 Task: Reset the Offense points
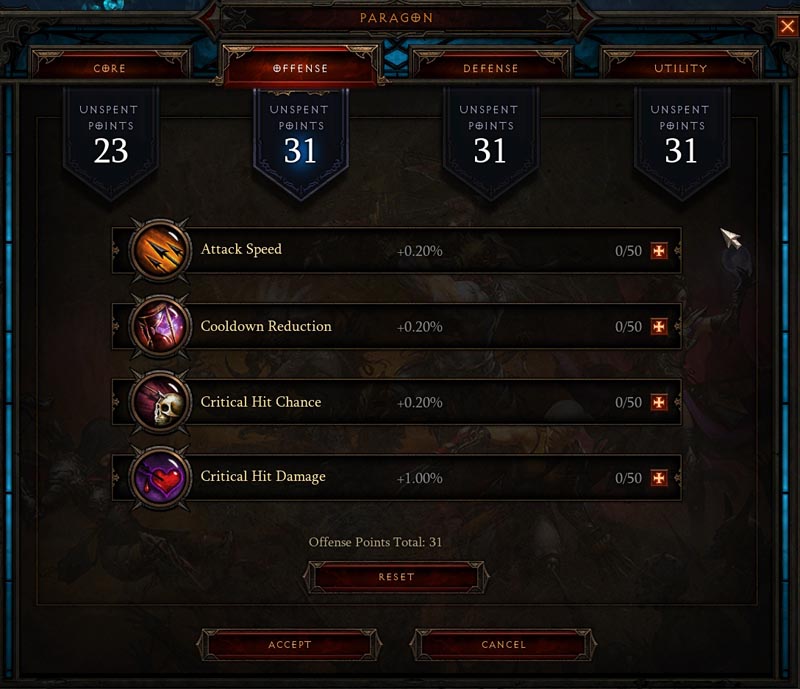(x=397, y=577)
